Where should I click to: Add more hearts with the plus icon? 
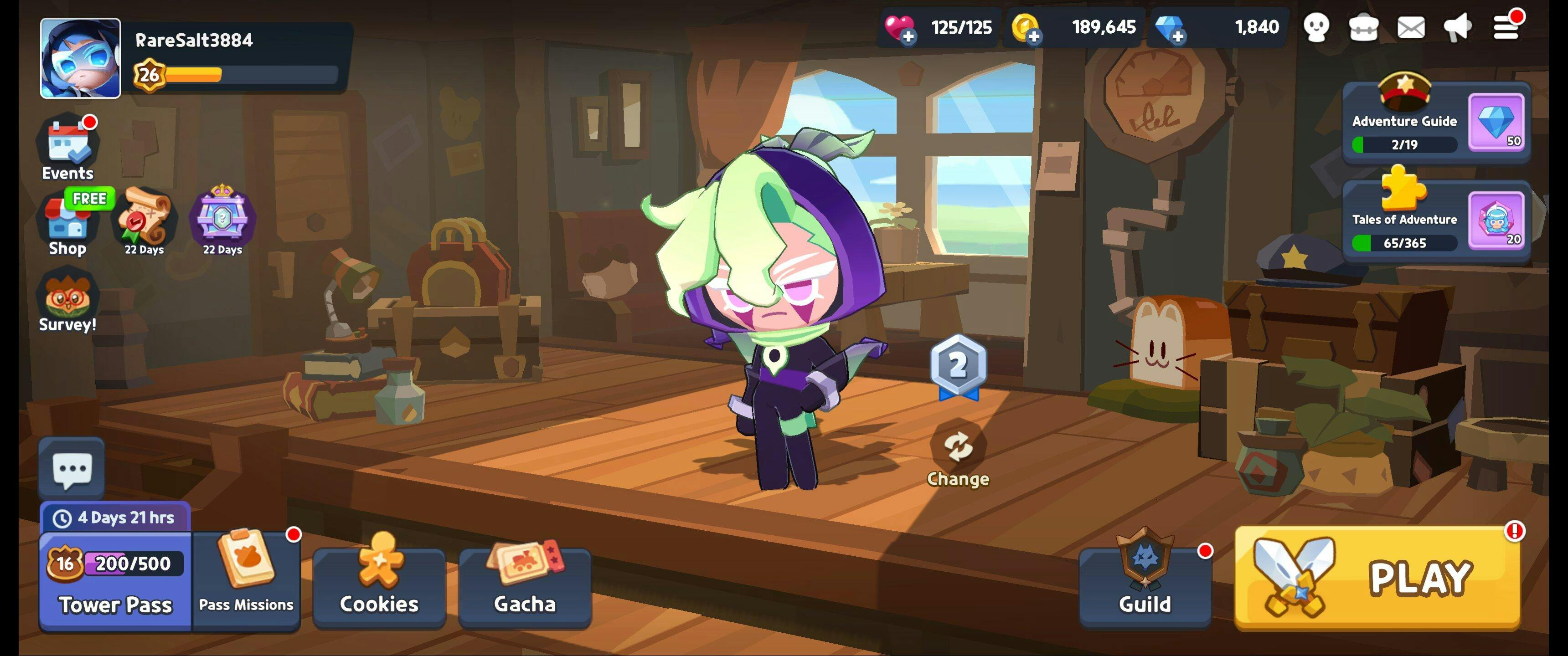(908, 36)
